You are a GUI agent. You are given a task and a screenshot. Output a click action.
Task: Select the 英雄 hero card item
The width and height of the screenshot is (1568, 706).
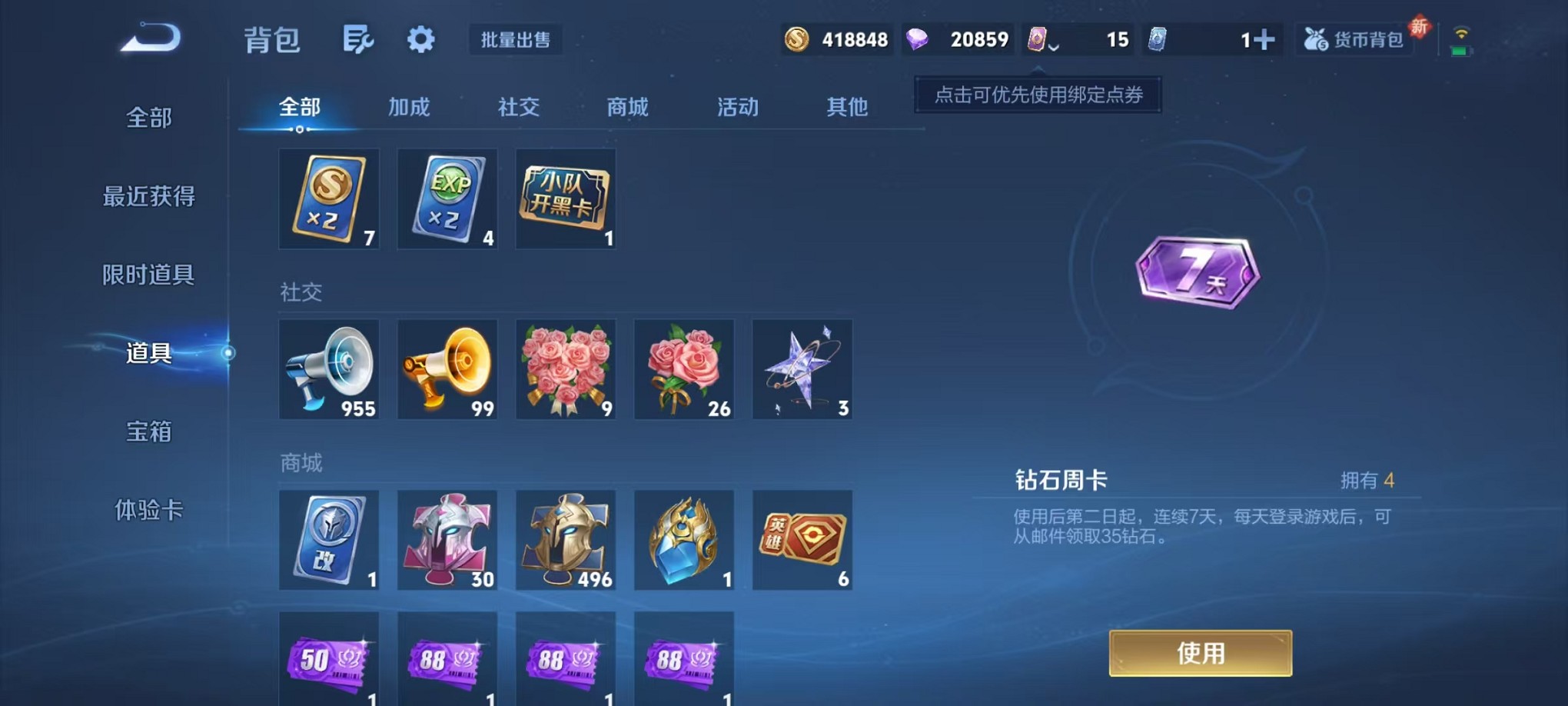pyautogui.click(x=802, y=540)
